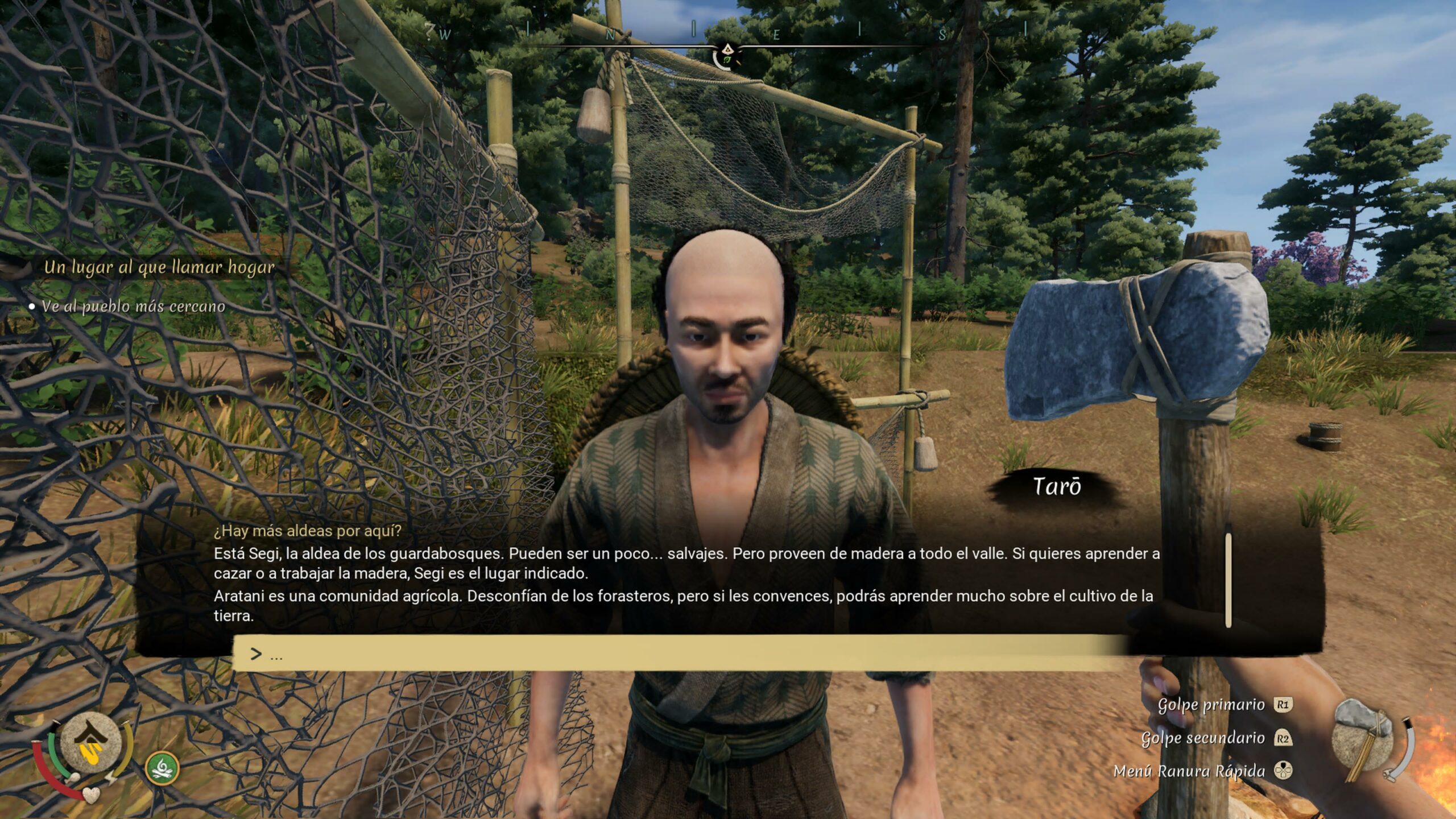Choose the "..." dialogue reply option
Image resolution: width=1456 pixels, height=819 pixels.
coord(680,654)
